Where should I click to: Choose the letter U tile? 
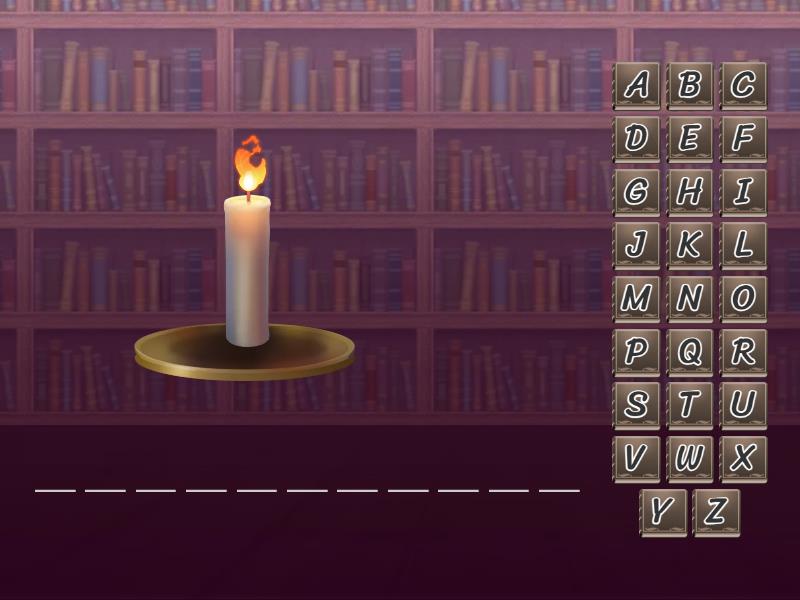point(742,405)
